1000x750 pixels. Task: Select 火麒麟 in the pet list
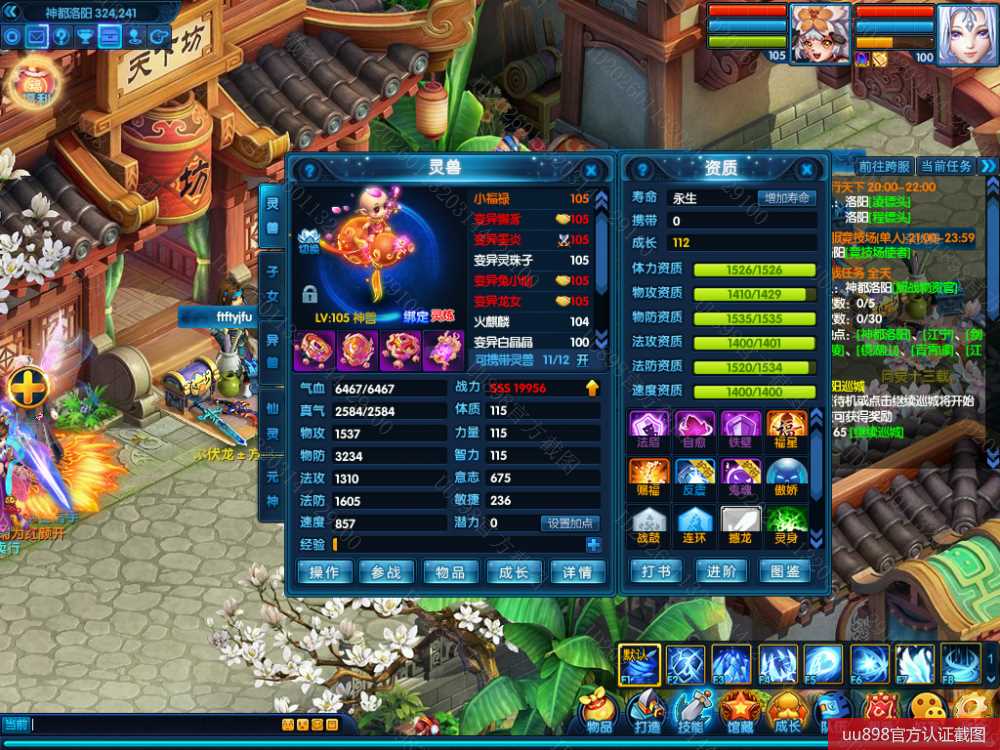pyautogui.click(x=530, y=321)
